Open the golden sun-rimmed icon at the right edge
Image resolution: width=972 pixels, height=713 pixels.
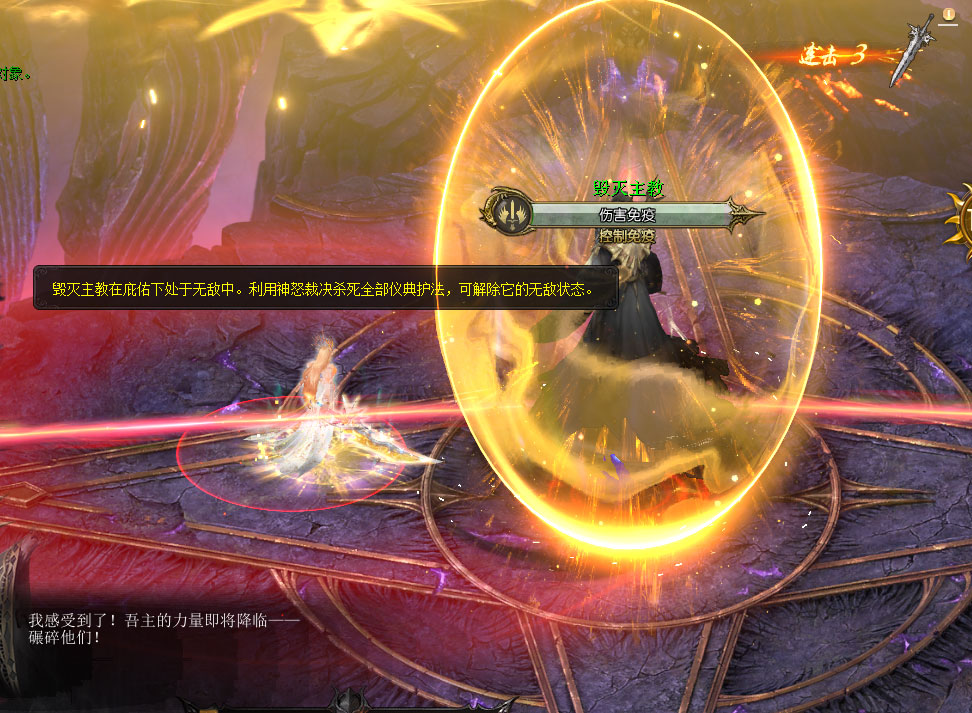(962, 215)
